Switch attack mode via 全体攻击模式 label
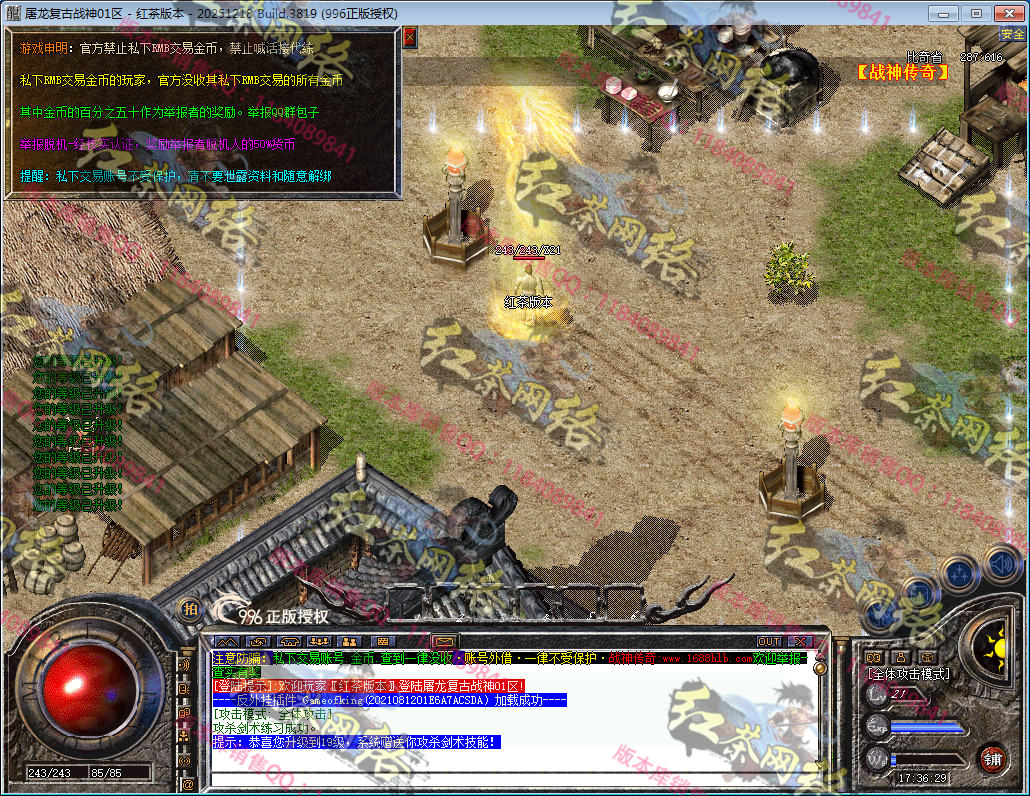Viewport: 1030px width, 796px height. (x=908, y=674)
